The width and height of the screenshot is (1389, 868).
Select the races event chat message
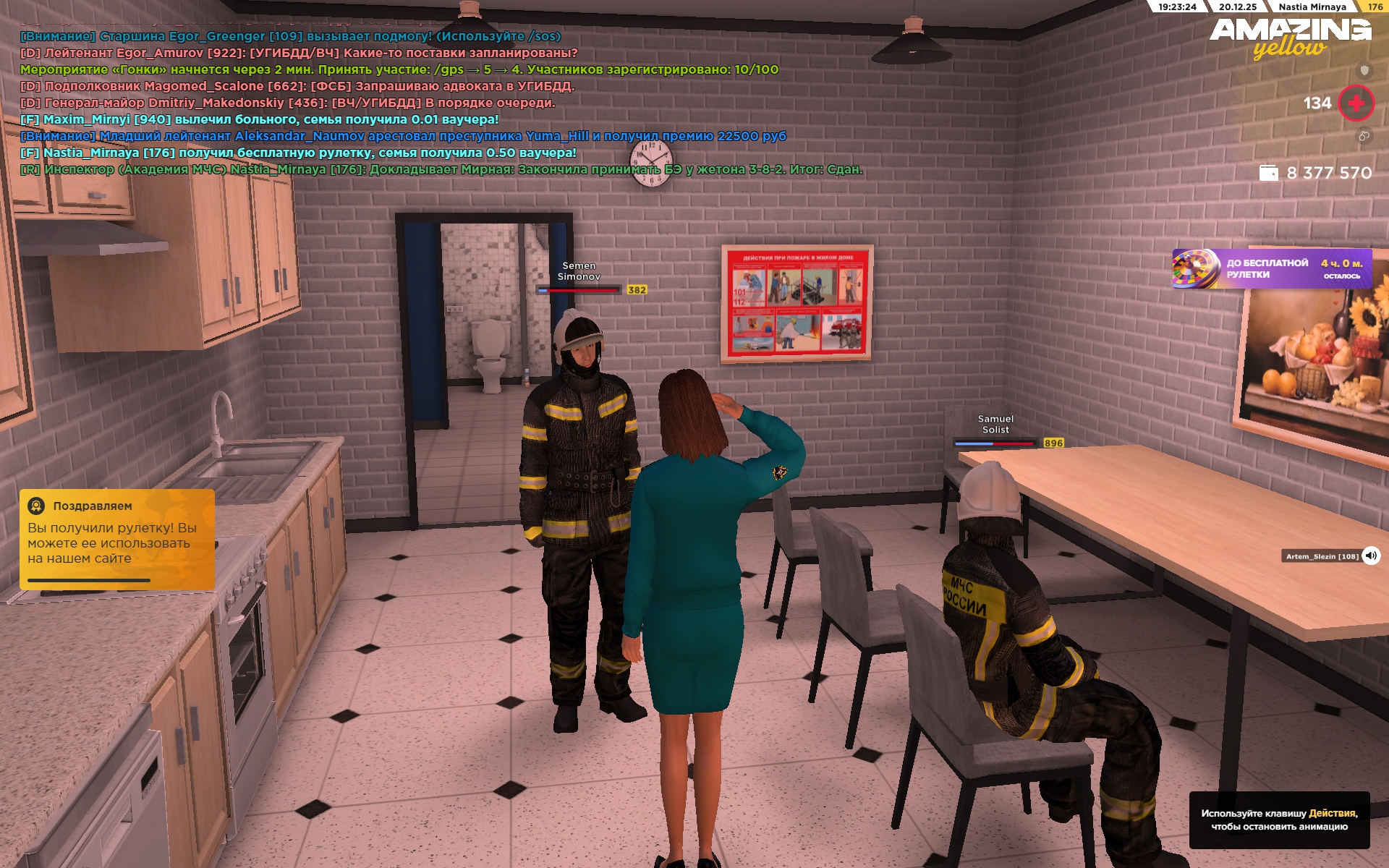(399, 69)
